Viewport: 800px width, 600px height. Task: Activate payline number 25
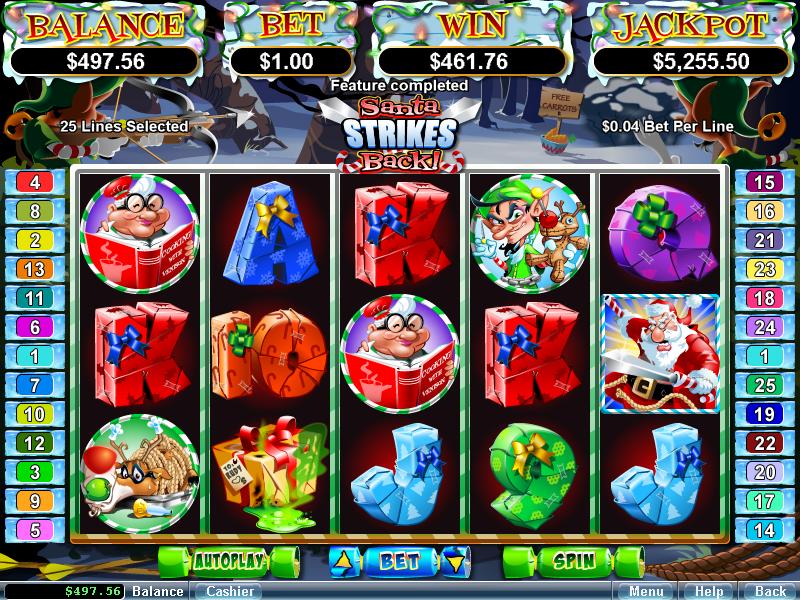click(x=764, y=385)
